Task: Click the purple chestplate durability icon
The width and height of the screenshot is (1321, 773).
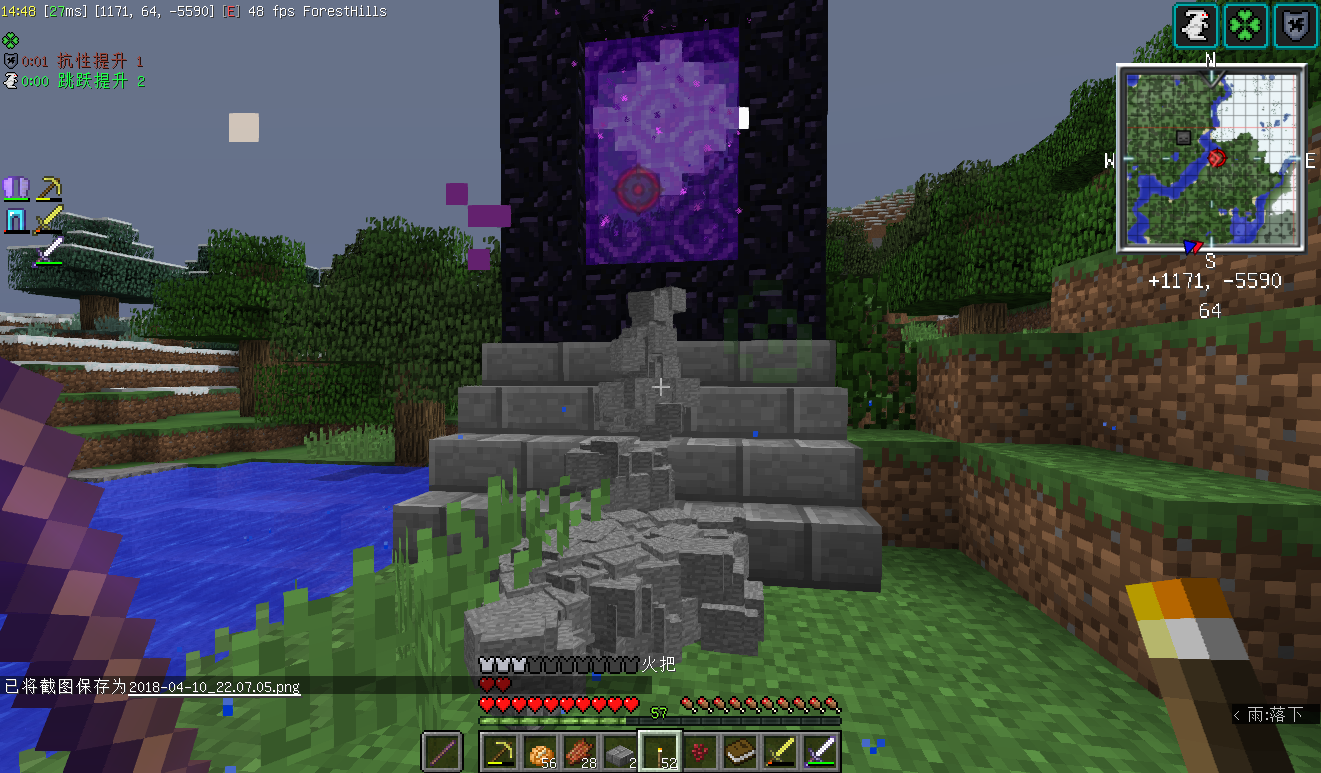Action: [x=17, y=187]
